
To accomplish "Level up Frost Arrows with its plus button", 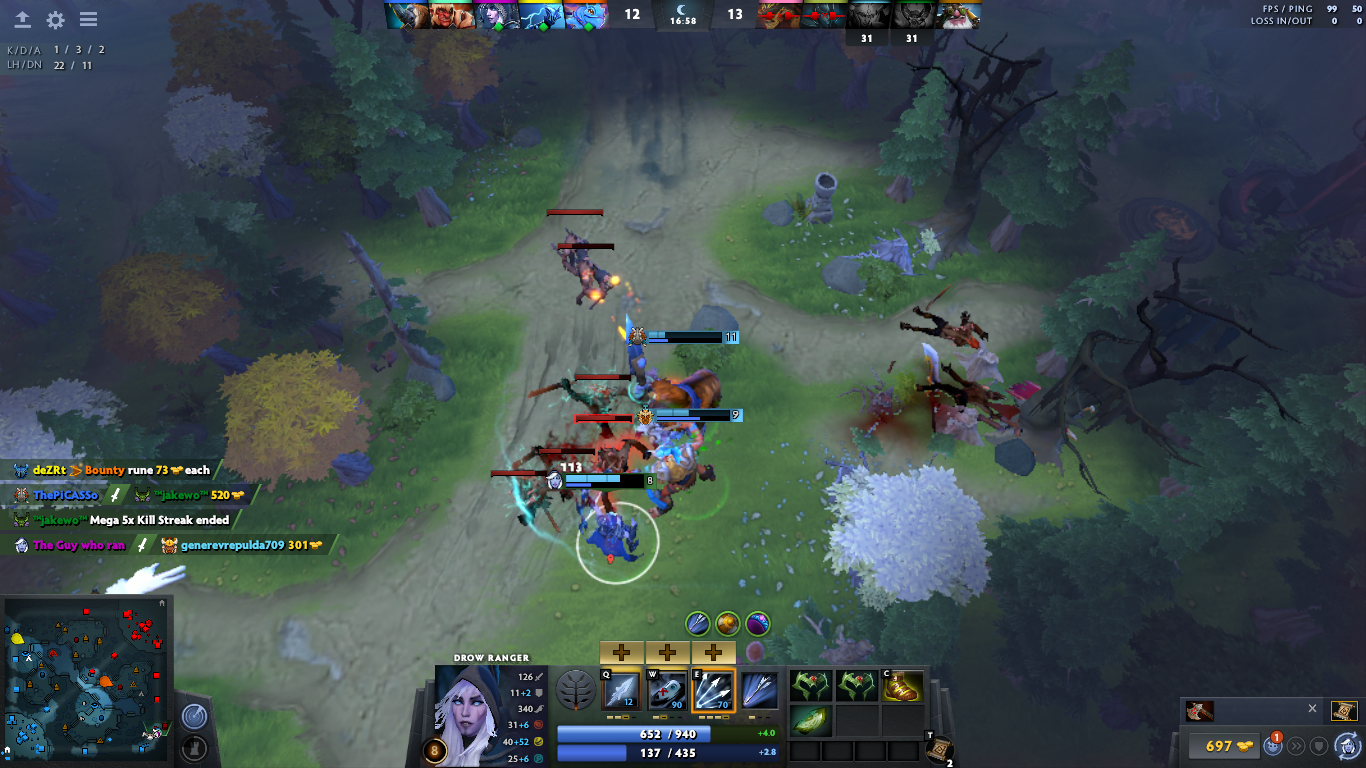I will click(x=621, y=653).
